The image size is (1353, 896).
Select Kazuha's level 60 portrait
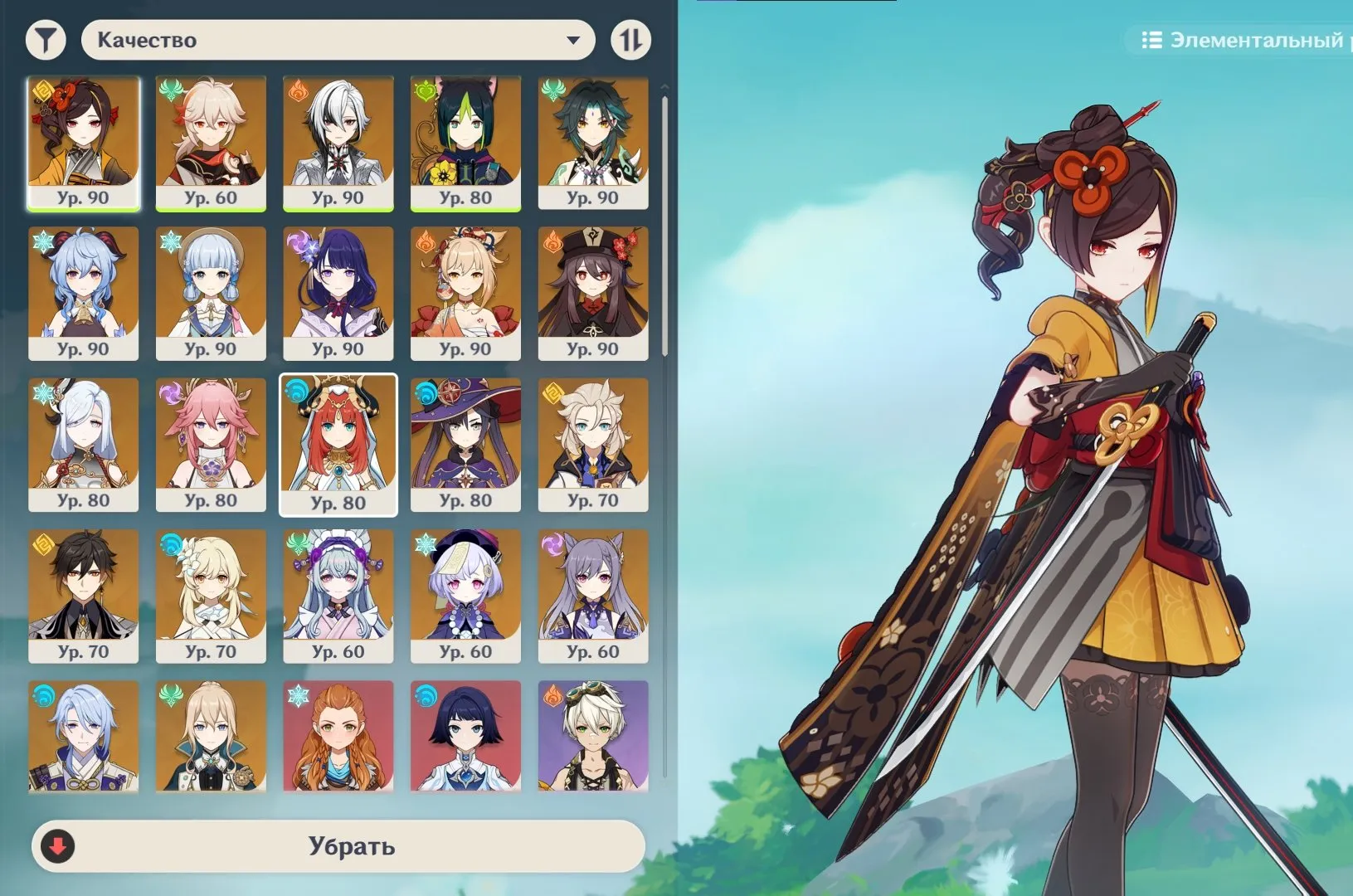click(x=211, y=141)
